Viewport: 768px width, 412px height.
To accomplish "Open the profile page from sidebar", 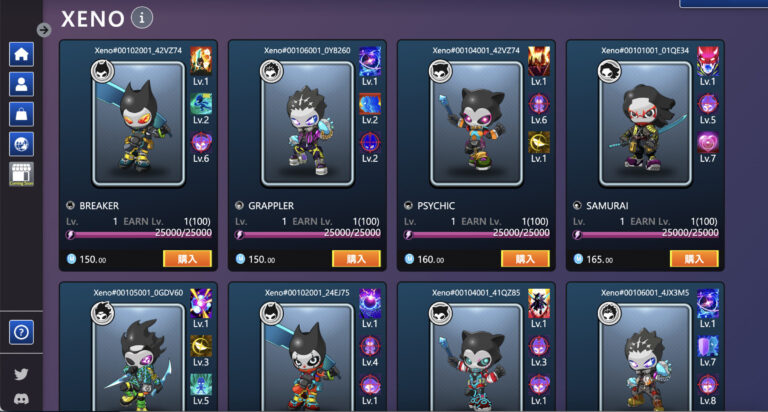I will pos(21,84).
